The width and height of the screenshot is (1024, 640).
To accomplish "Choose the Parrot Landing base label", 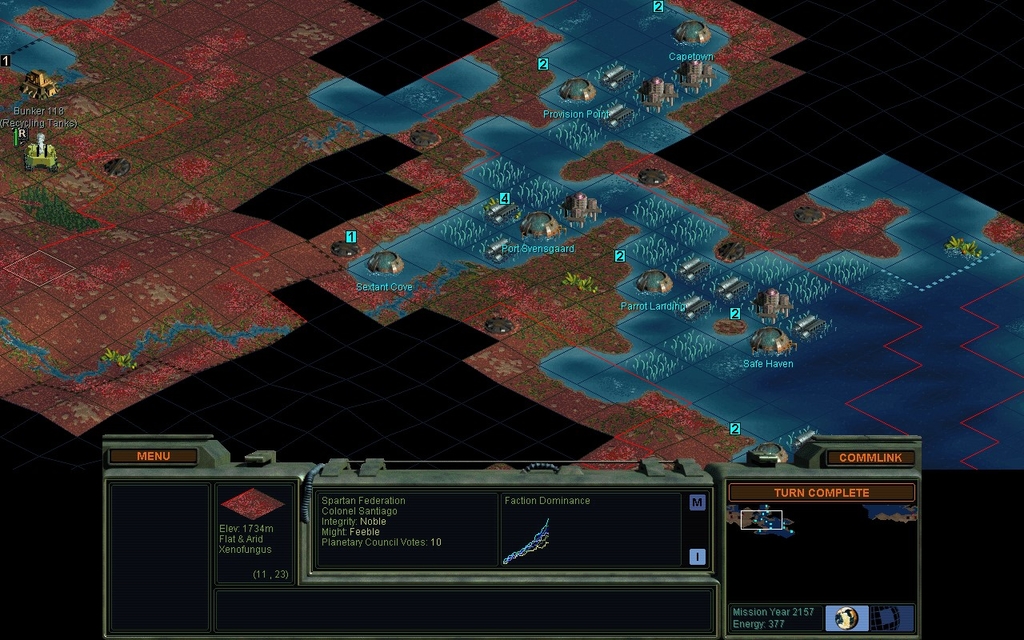I will [652, 306].
